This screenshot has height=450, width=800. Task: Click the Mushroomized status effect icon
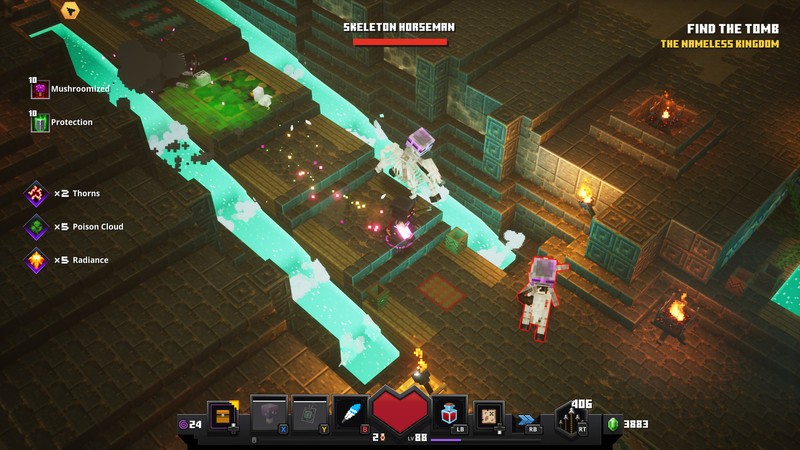point(41,90)
